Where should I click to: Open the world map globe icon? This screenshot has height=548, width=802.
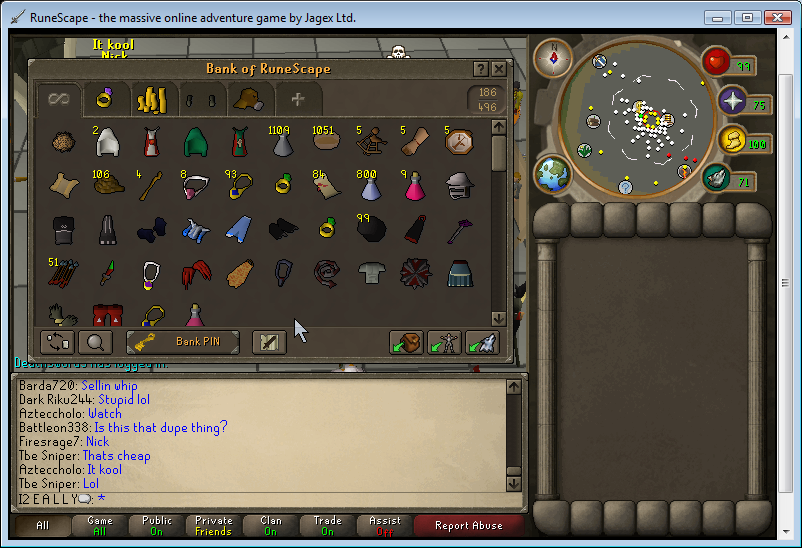pyautogui.click(x=552, y=174)
